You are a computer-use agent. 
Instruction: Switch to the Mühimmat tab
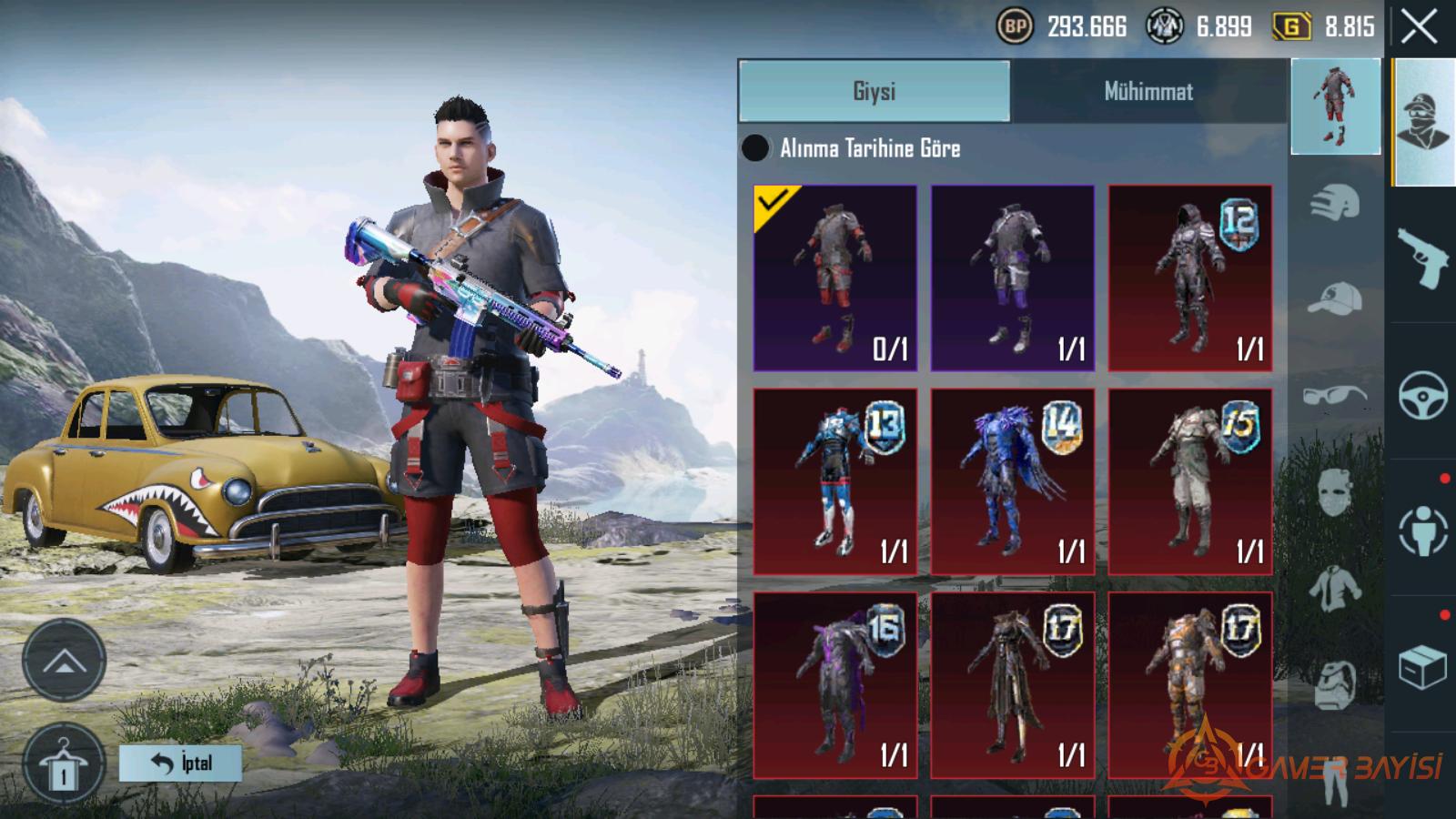click(1148, 91)
